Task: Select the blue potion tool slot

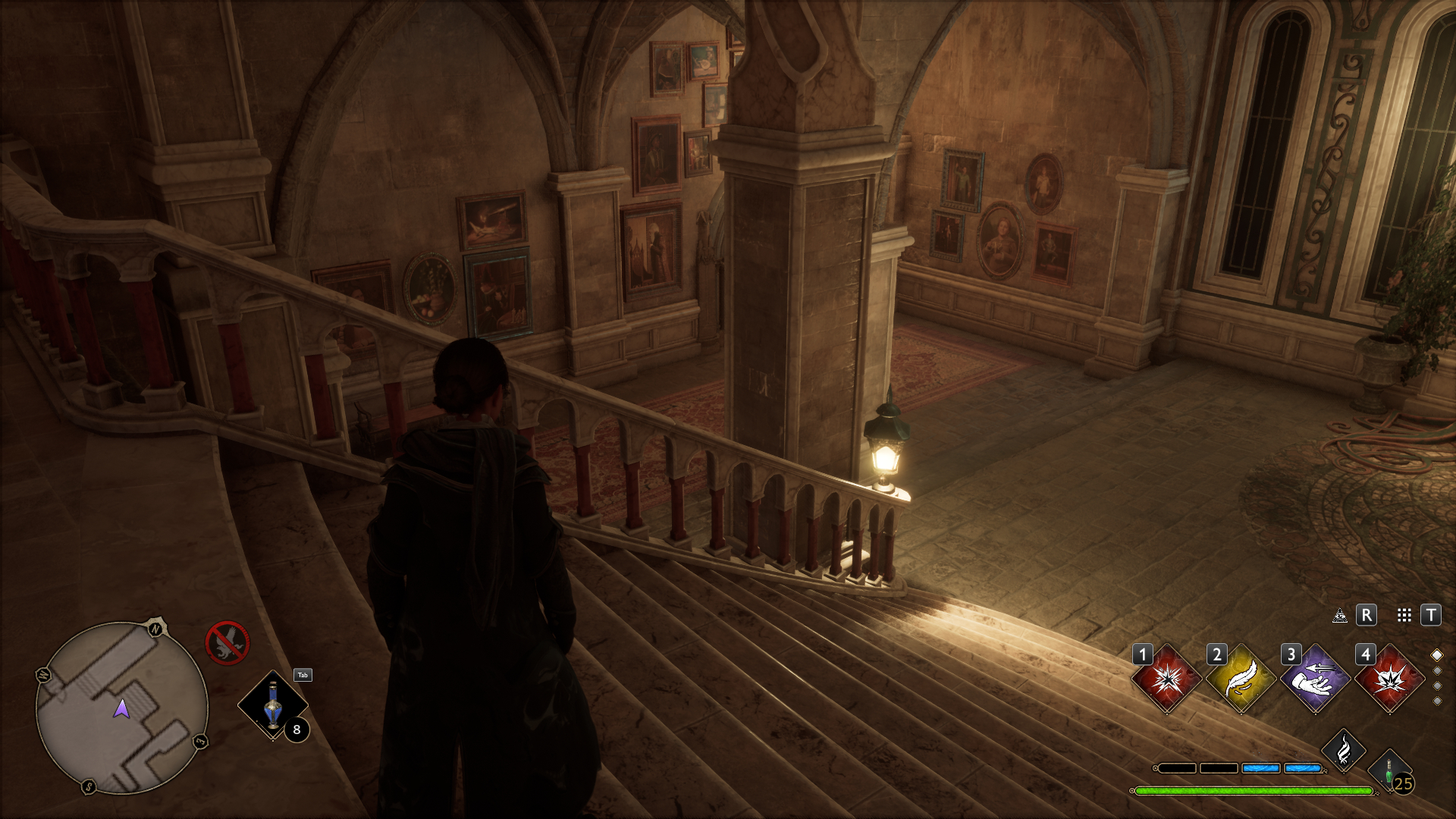Action: [273, 705]
